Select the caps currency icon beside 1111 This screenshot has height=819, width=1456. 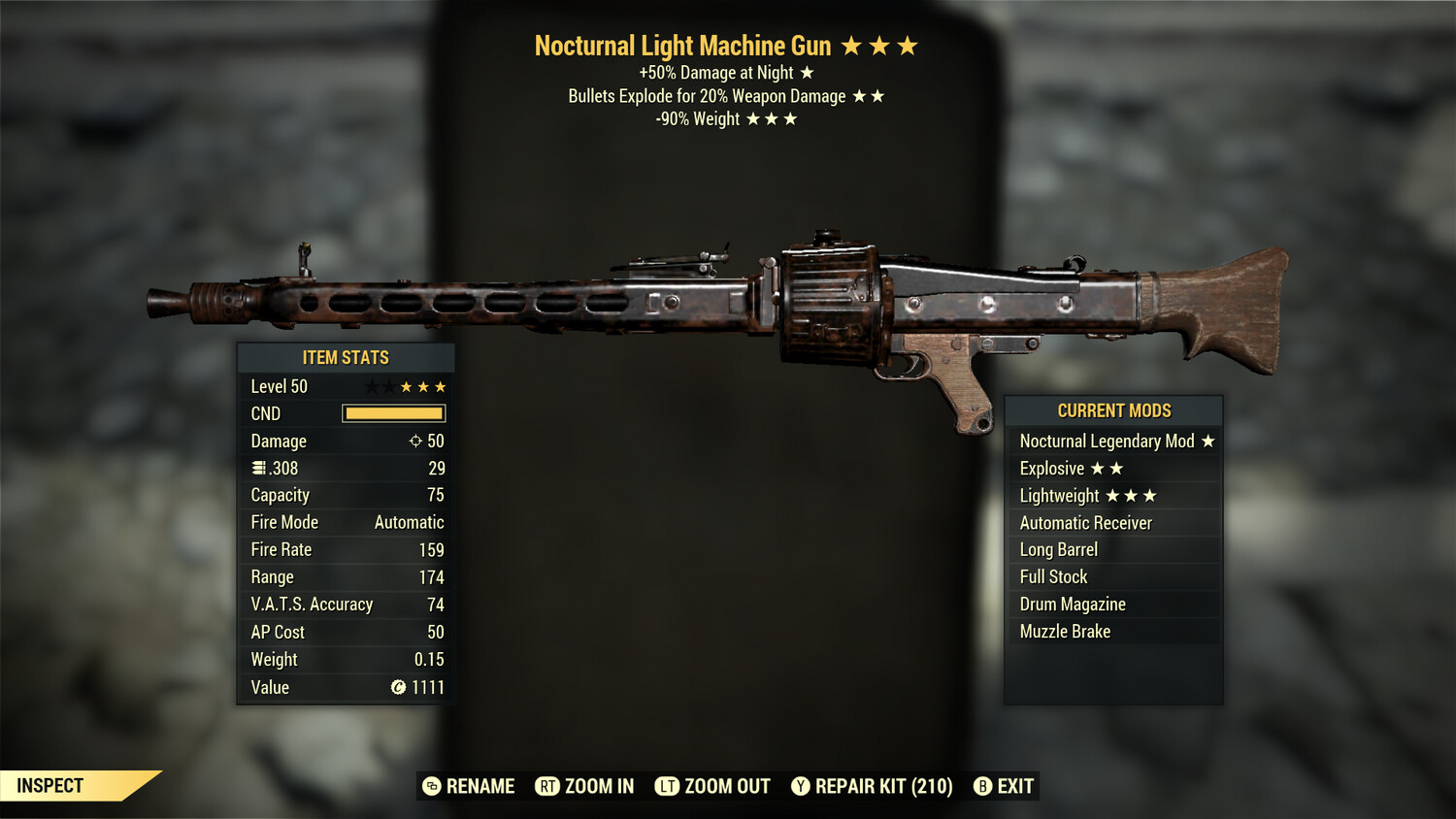point(397,687)
